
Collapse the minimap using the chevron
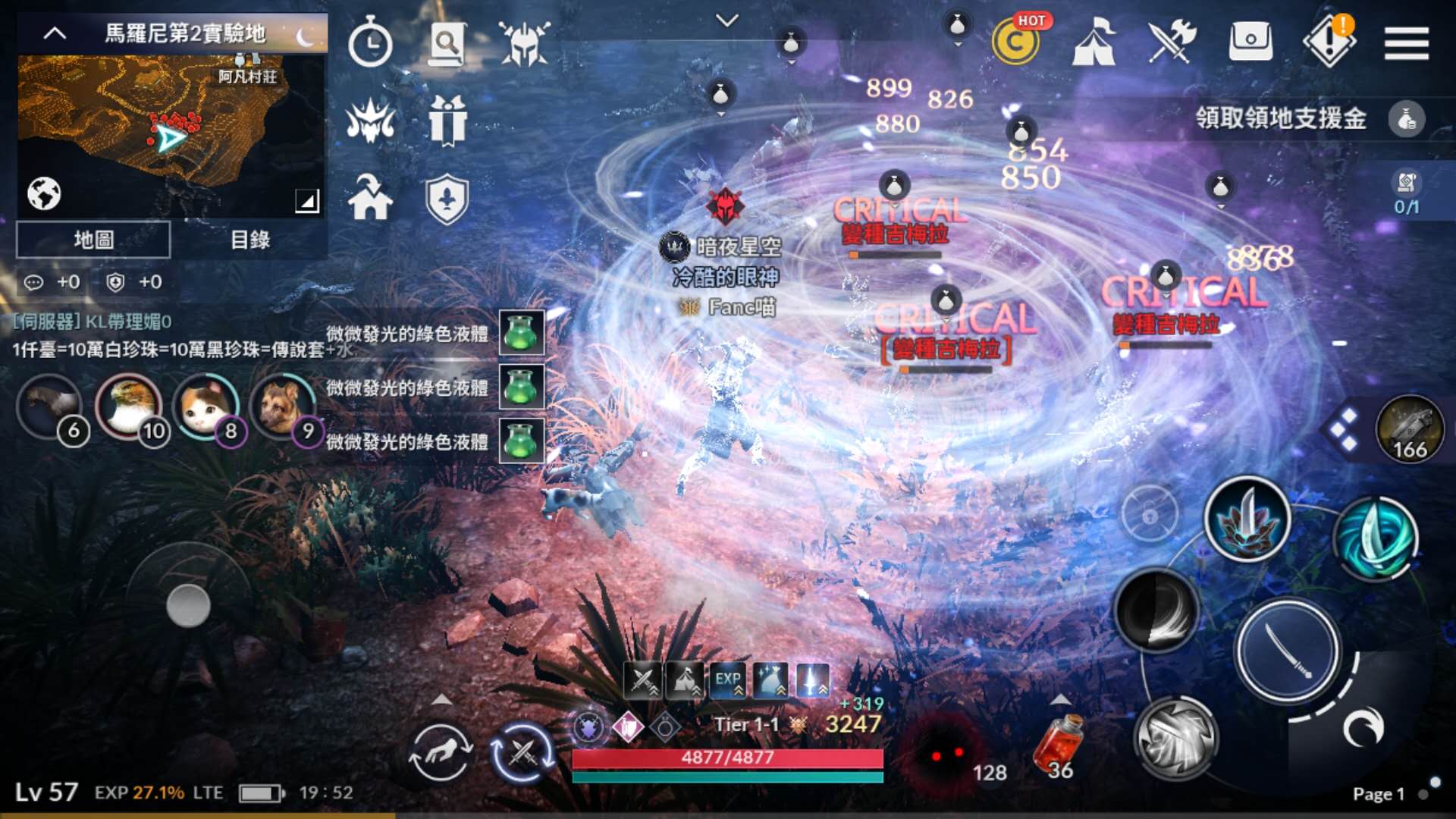tap(55, 34)
